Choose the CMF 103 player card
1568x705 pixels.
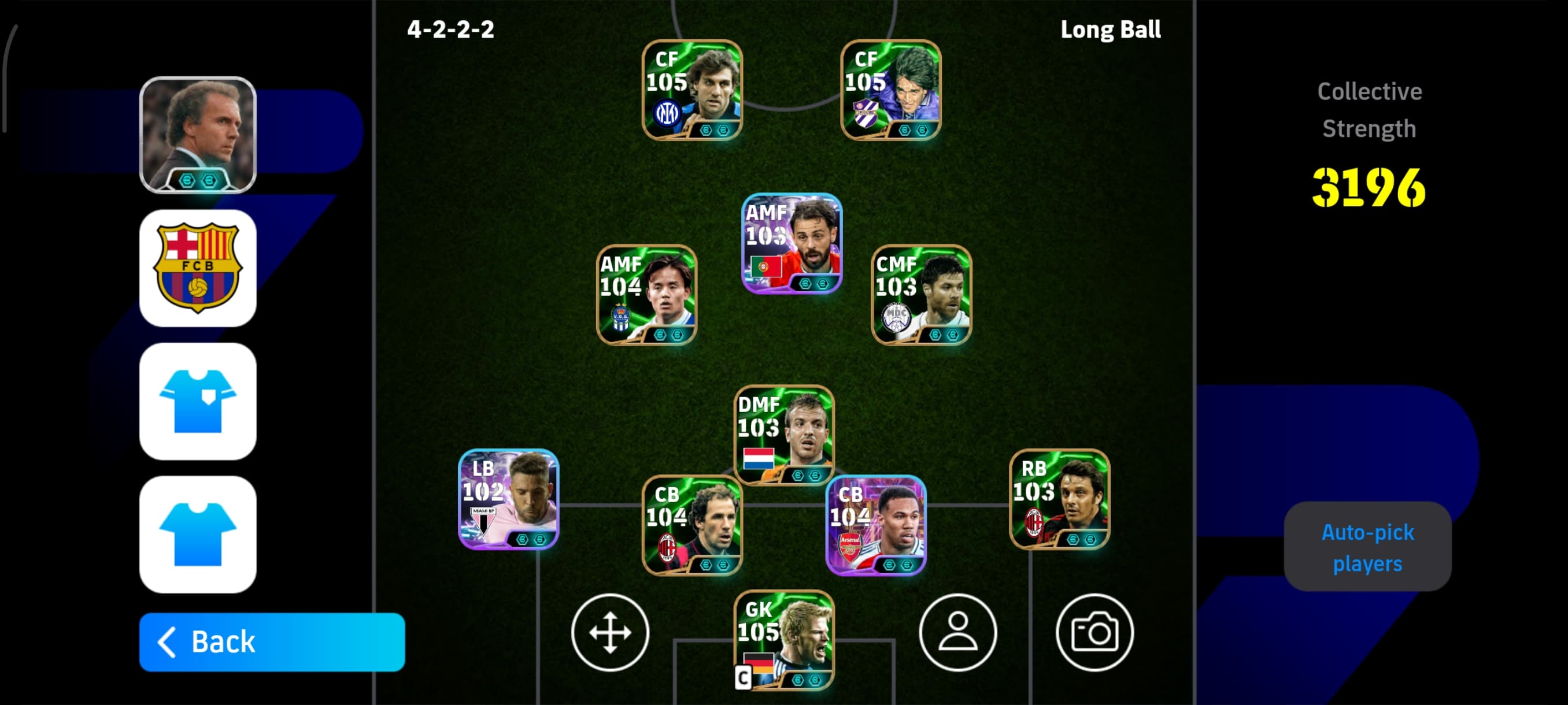[922, 295]
